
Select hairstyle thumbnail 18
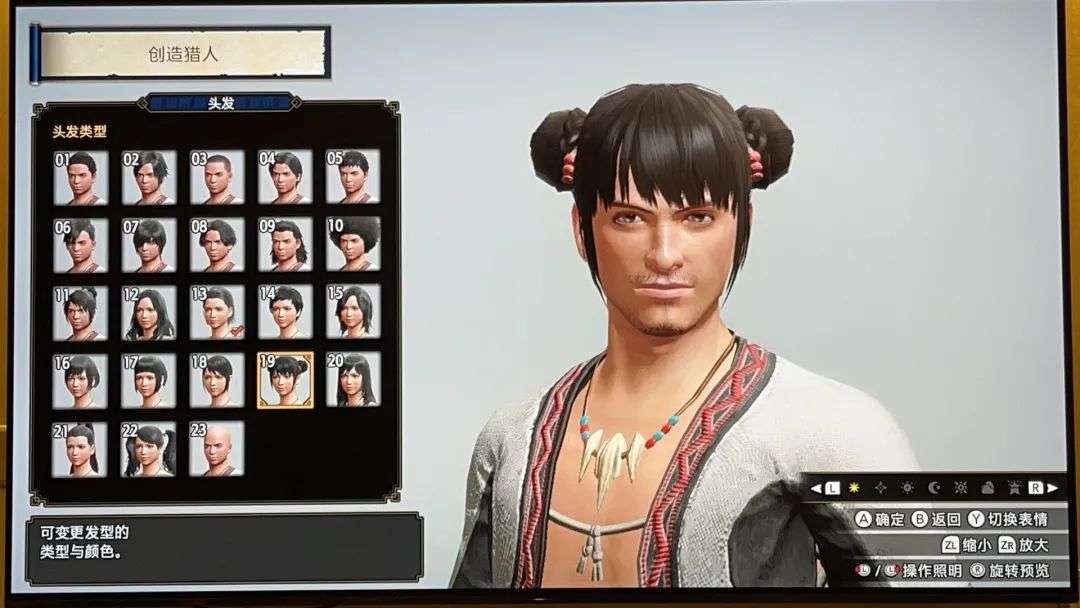click(x=217, y=380)
